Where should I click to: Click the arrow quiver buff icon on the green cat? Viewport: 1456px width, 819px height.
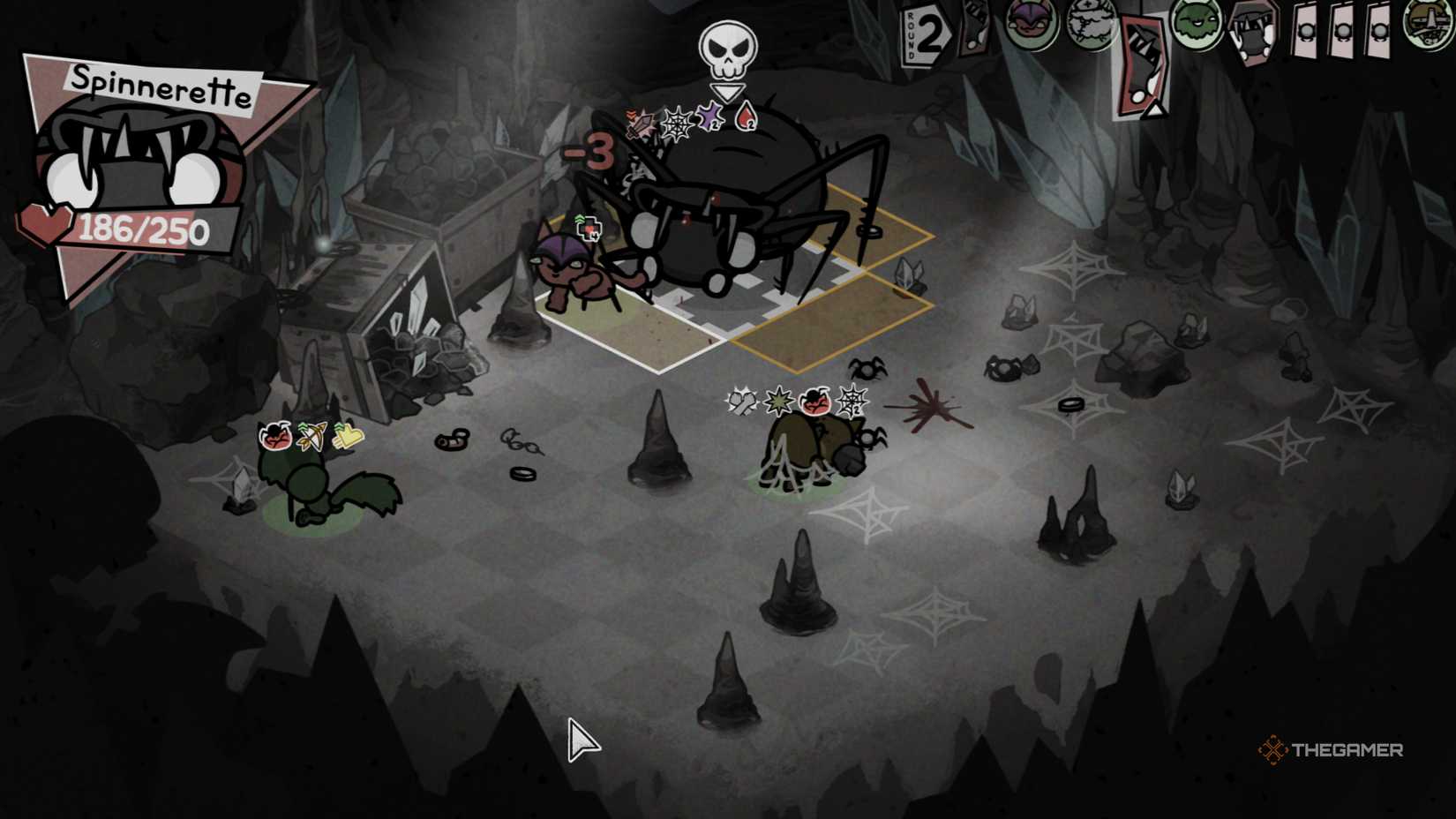point(313,437)
